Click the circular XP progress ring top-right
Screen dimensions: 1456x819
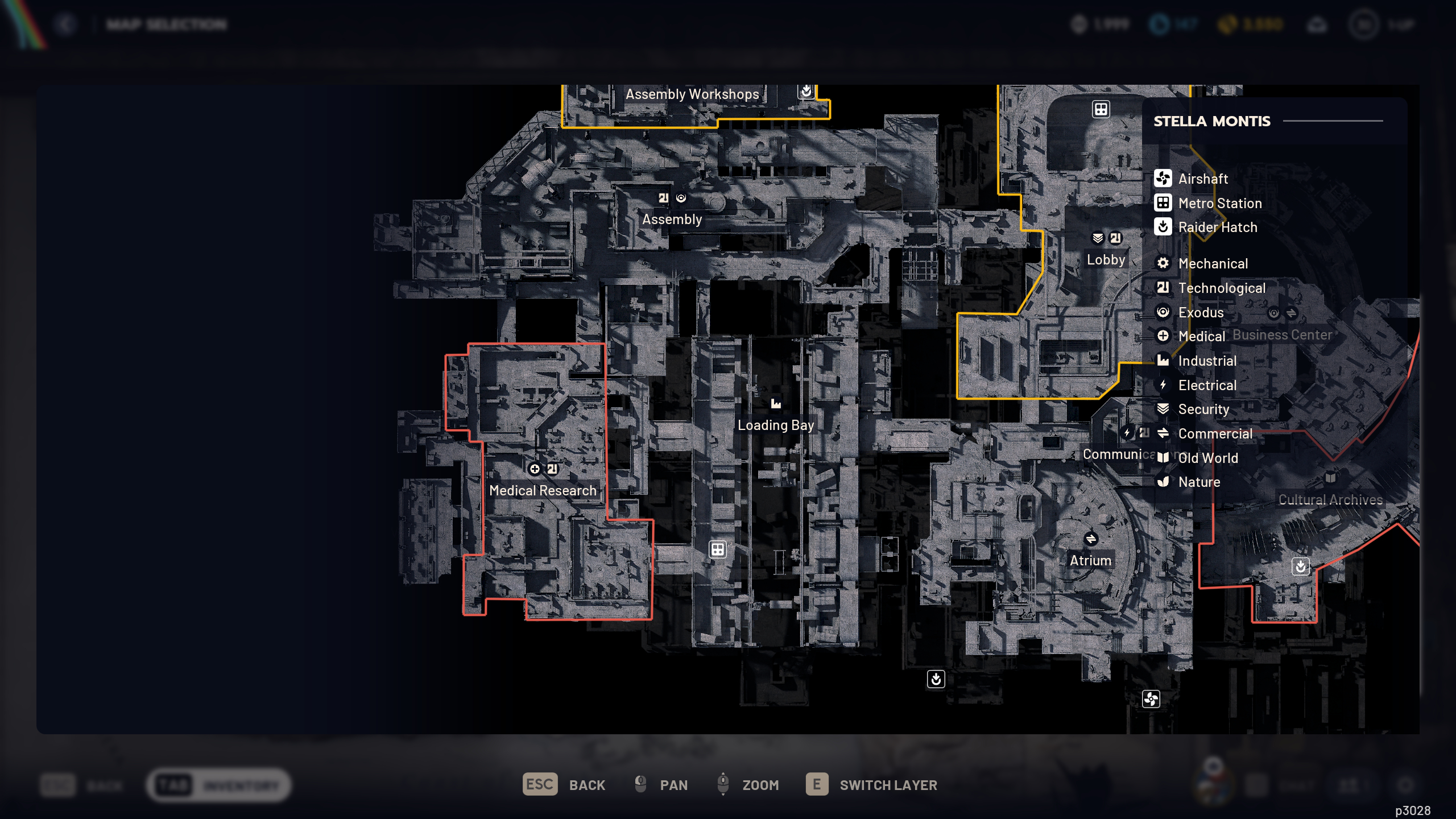1364,24
